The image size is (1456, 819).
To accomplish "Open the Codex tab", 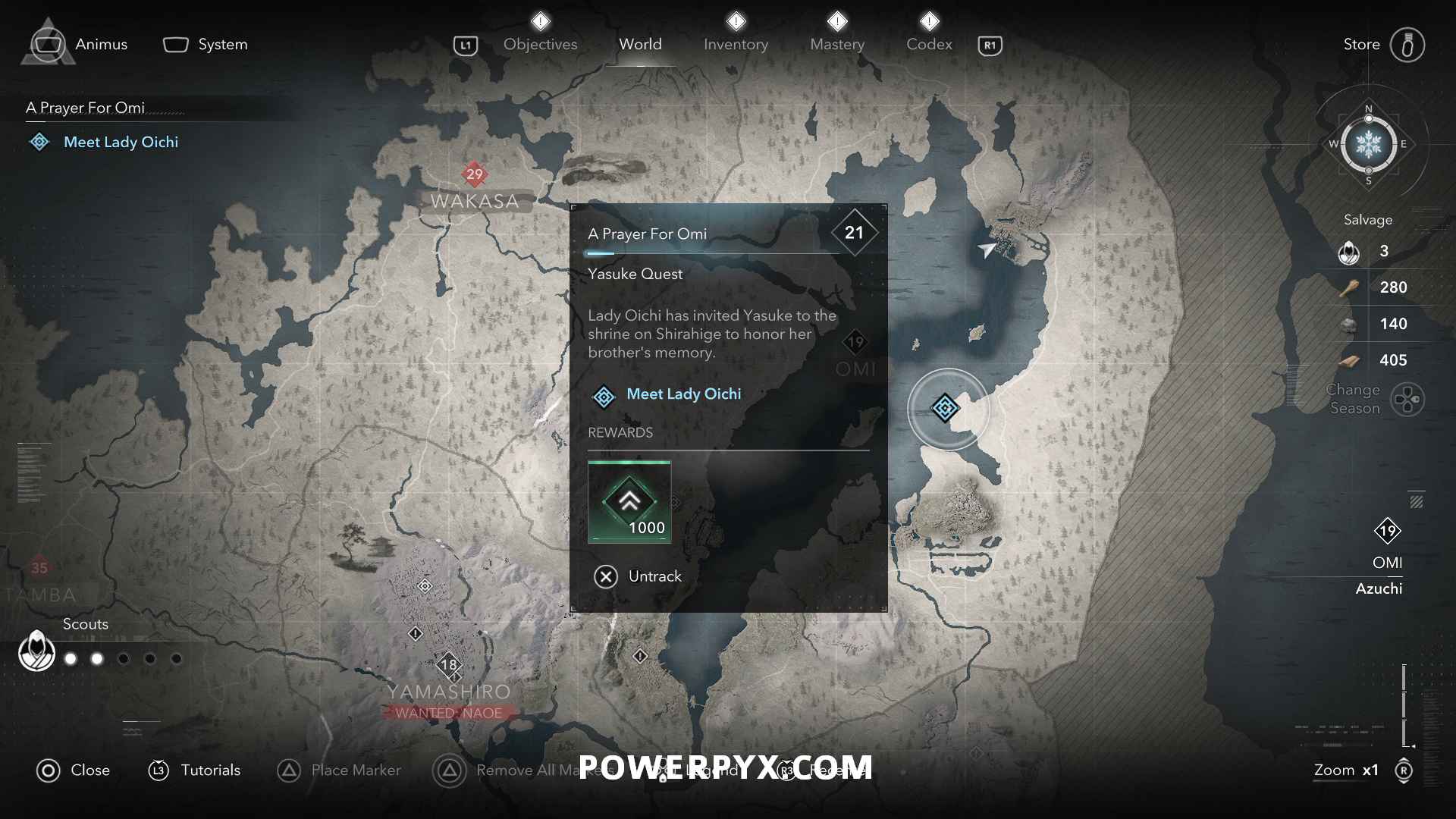I will tap(929, 44).
